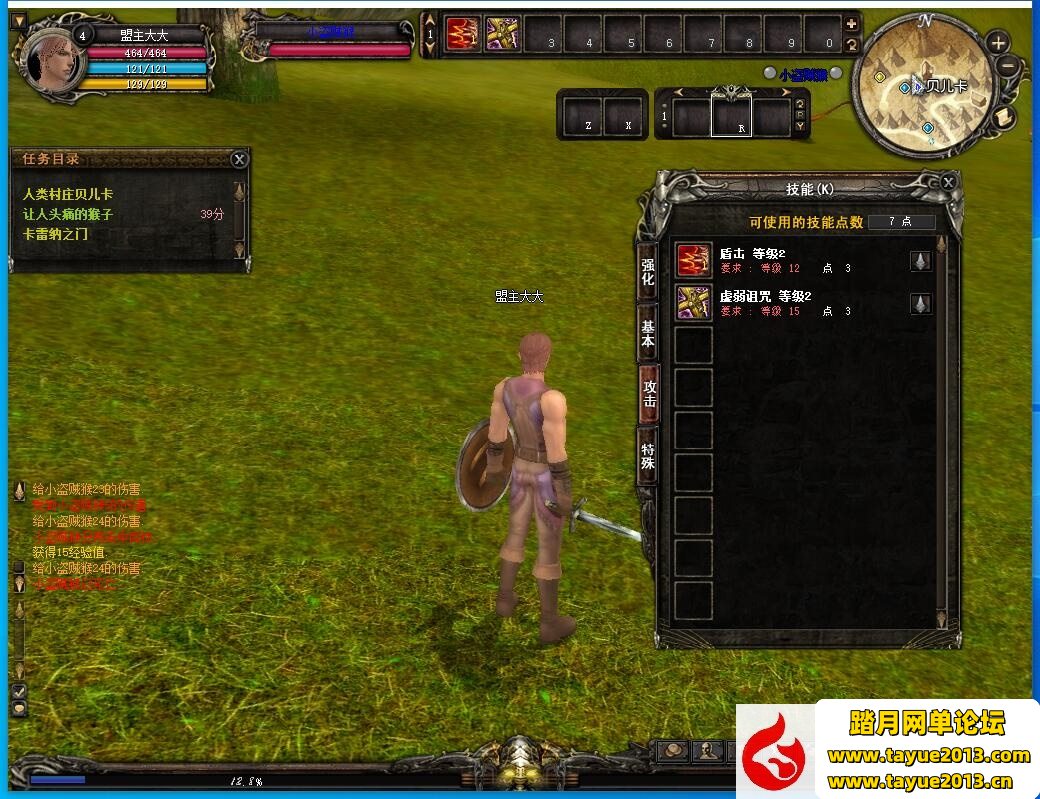
Task: Click the 虚弱诅咒 icon in the skill list
Action: (x=694, y=302)
